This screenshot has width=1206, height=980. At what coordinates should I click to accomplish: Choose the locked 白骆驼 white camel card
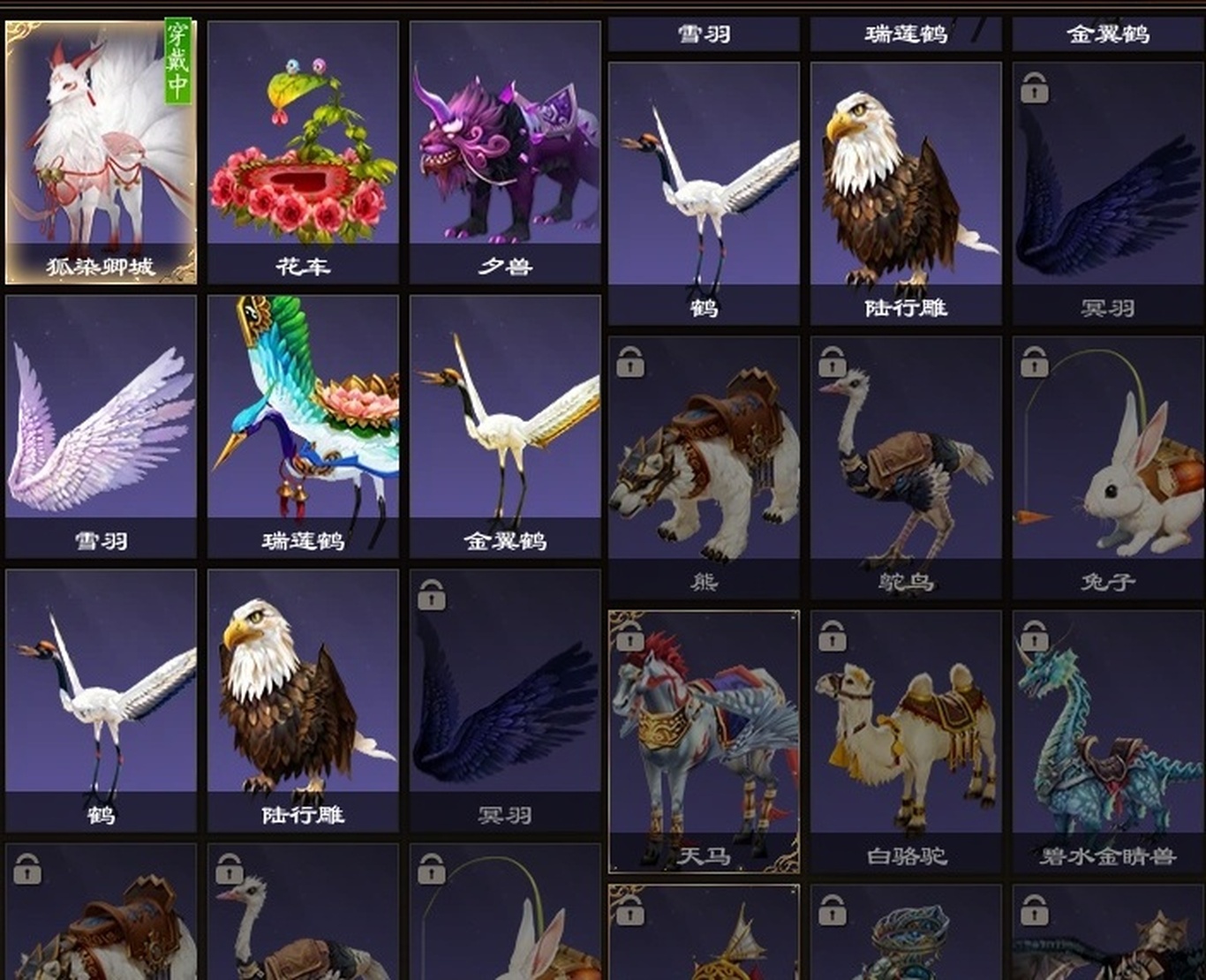click(906, 740)
